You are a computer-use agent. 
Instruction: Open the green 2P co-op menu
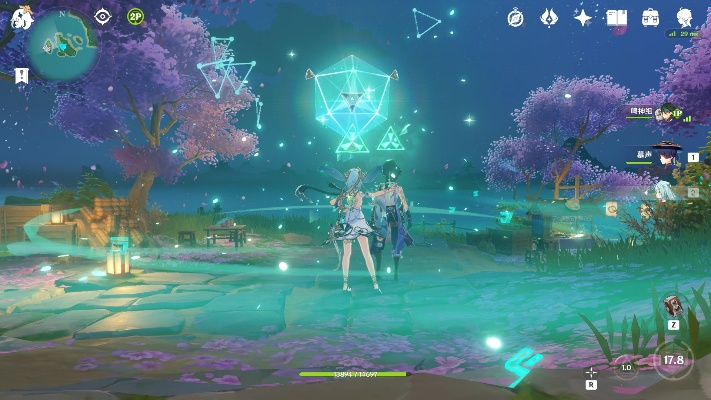click(136, 16)
